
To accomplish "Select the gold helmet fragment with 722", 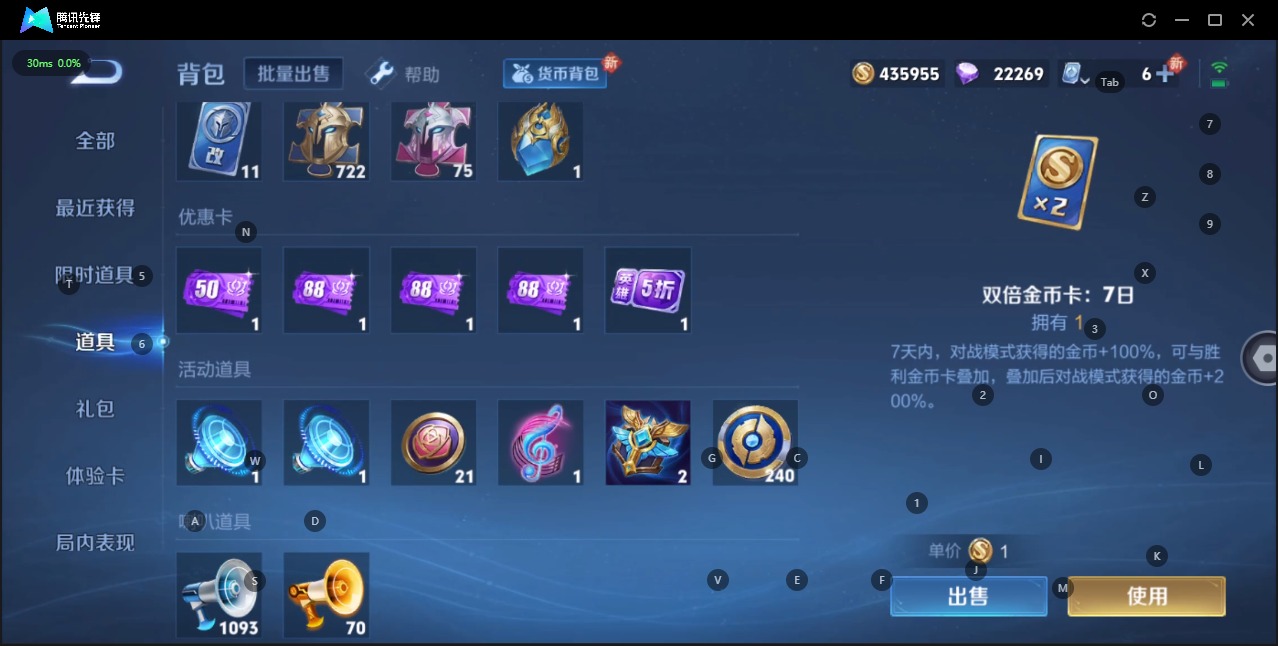I will tap(326, 140).
